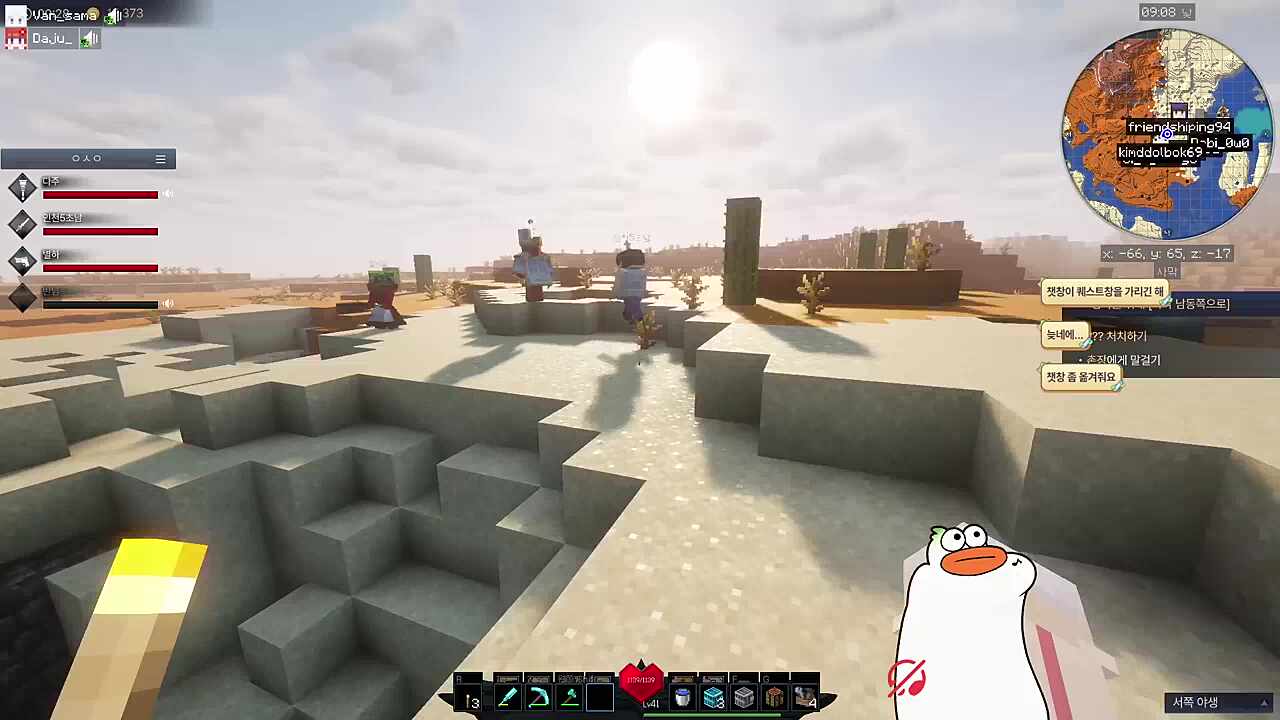Click the crossed-out red mute icon

click(906, 679)
